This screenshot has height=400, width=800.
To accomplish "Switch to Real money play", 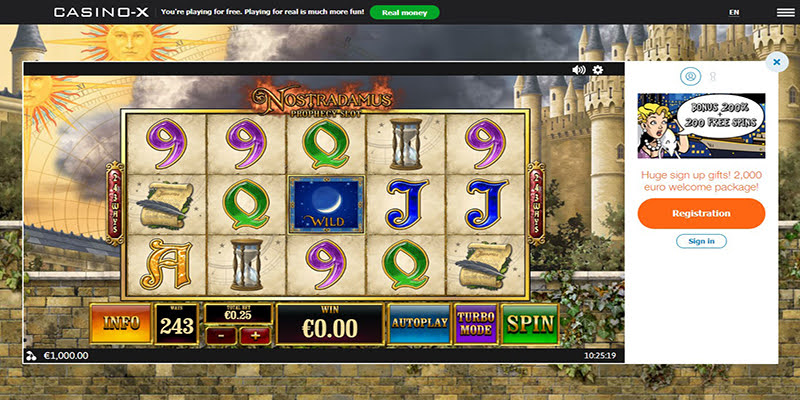I will coord(404,12).
